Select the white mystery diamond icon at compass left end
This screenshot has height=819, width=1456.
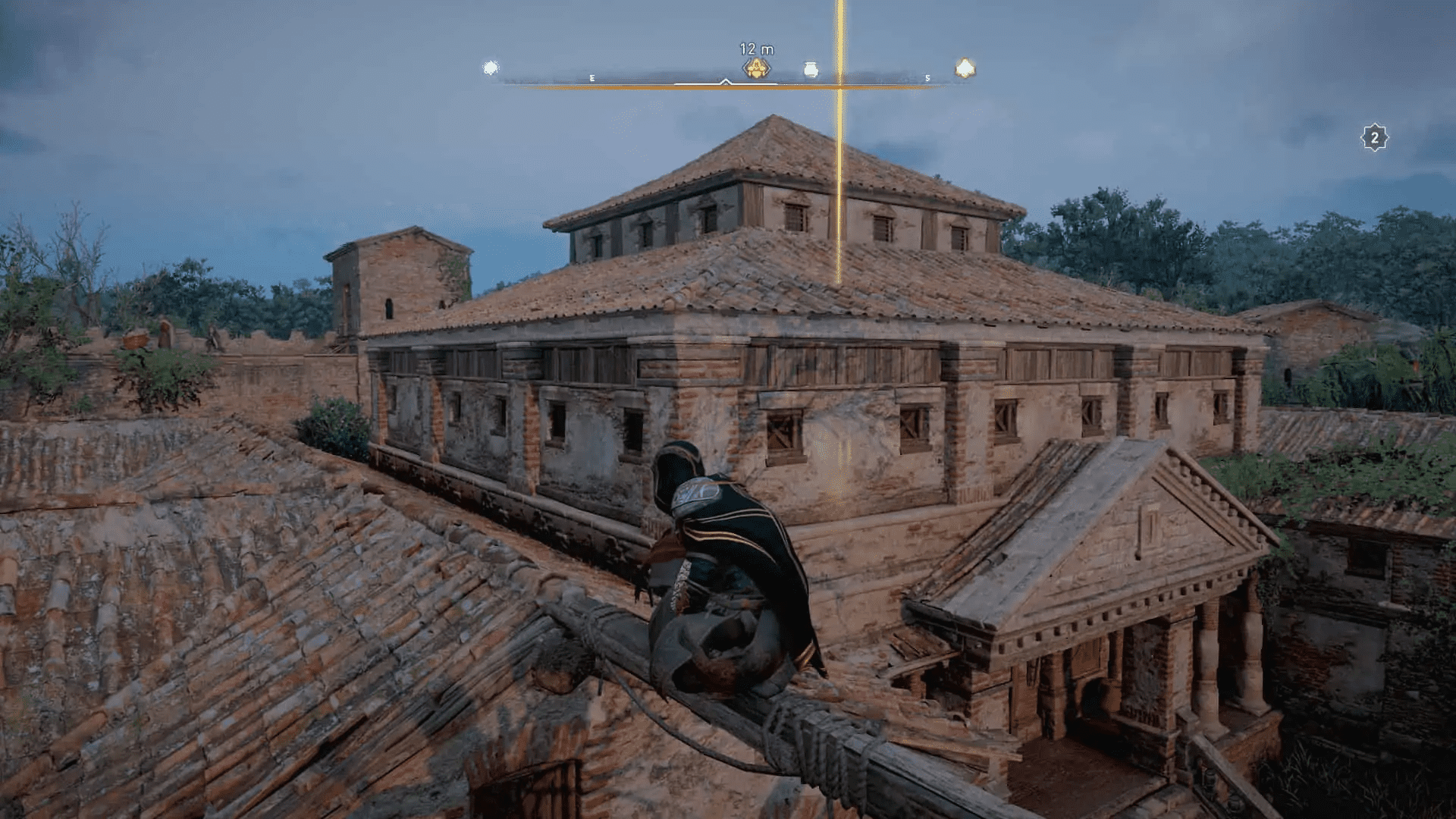pyautogui.click(x=491, y=67)
